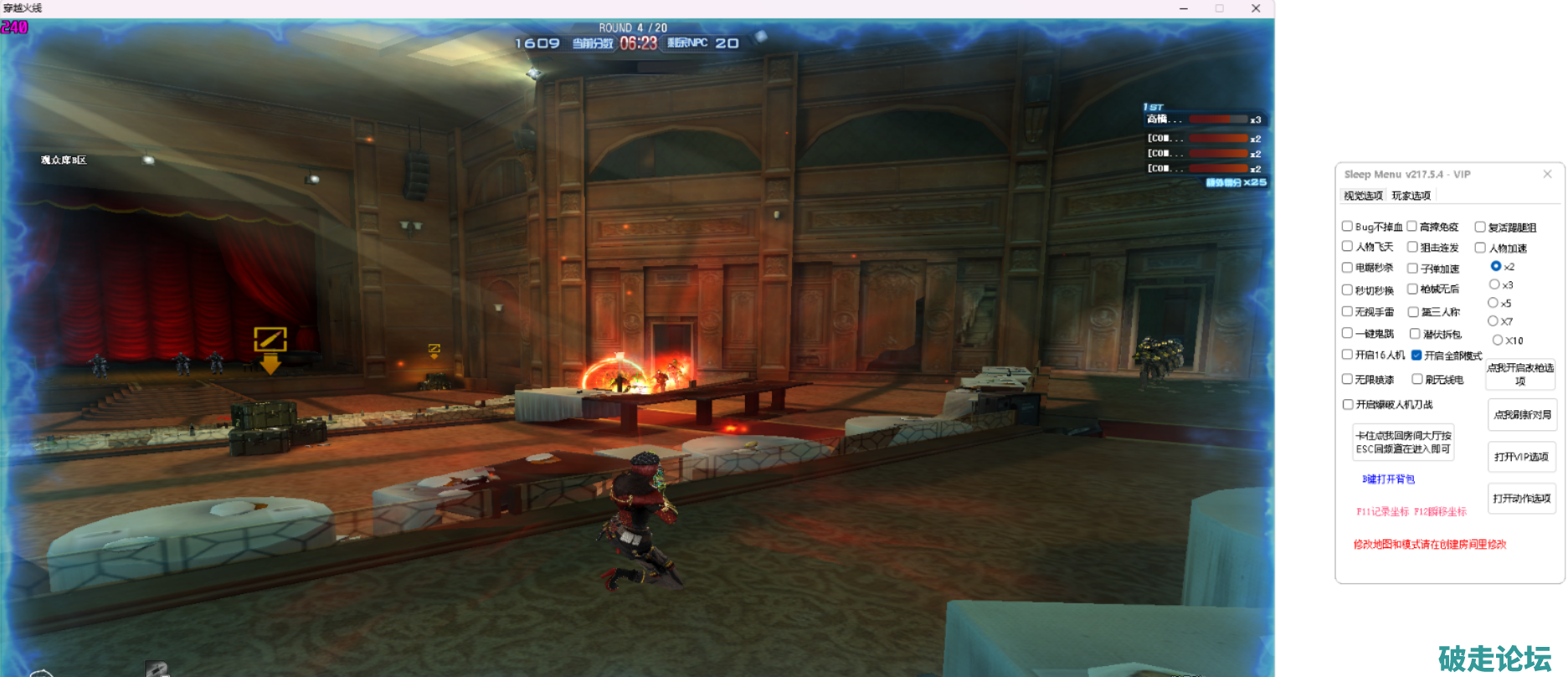Enable the 人物飞天 checkbox
Viewport: 1568px width, 677px height.
point(1347,247)
